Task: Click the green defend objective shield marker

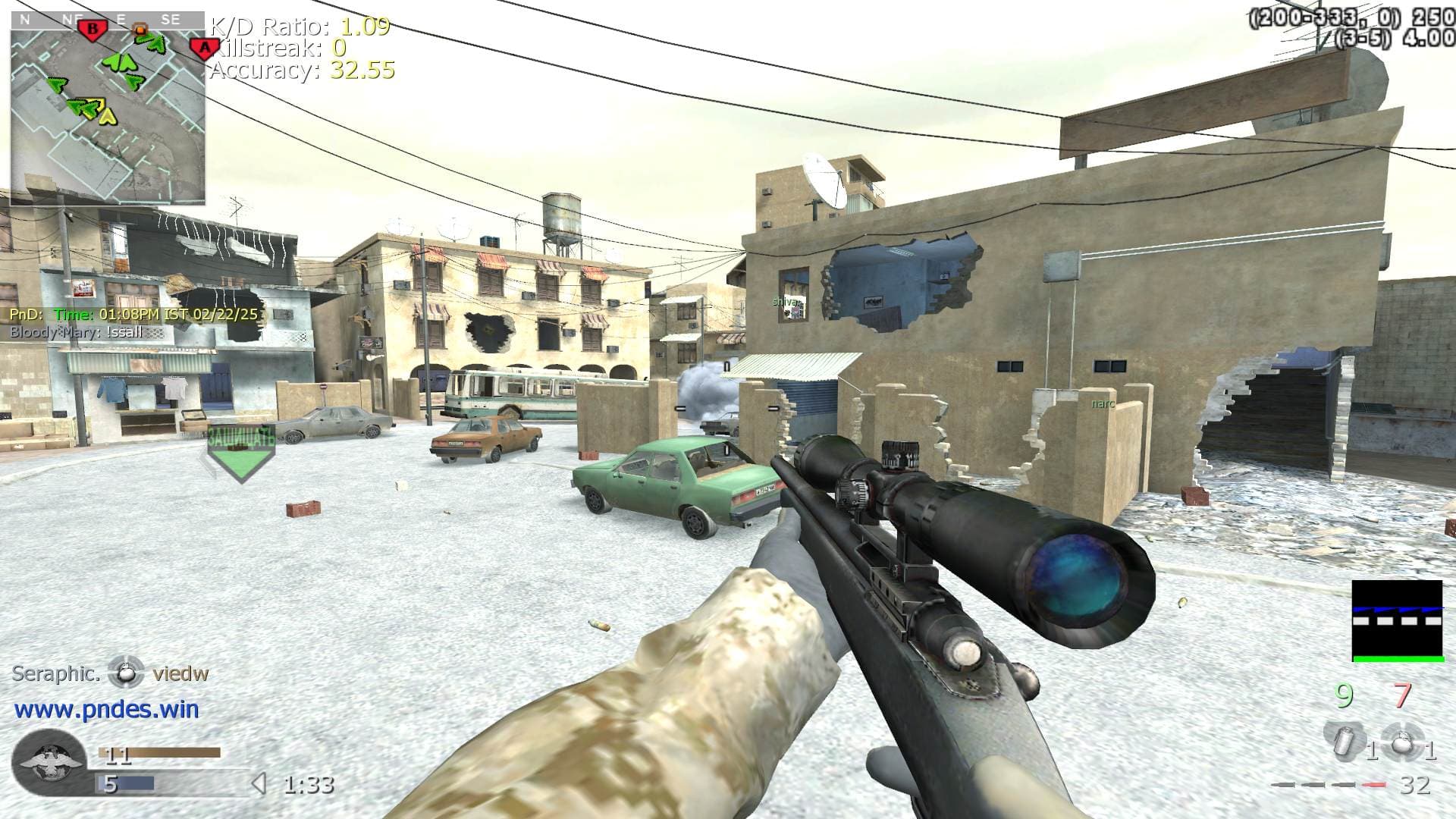Action: tap(241, 455)
